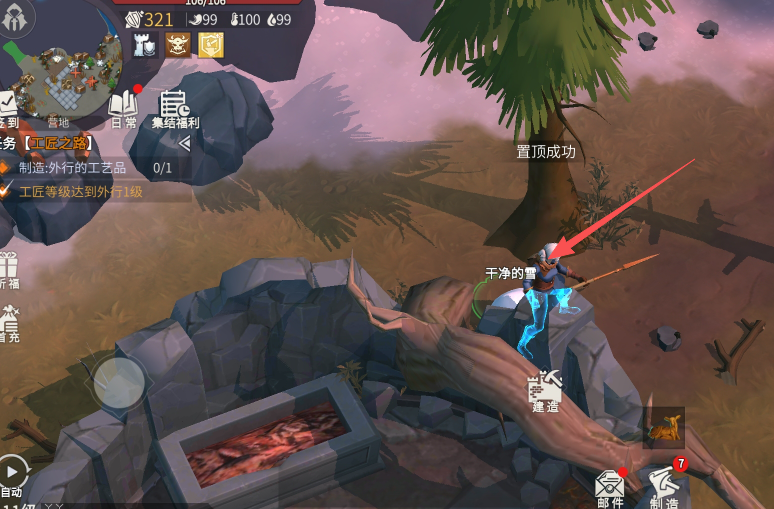Click the horned skull status icon

178,45
